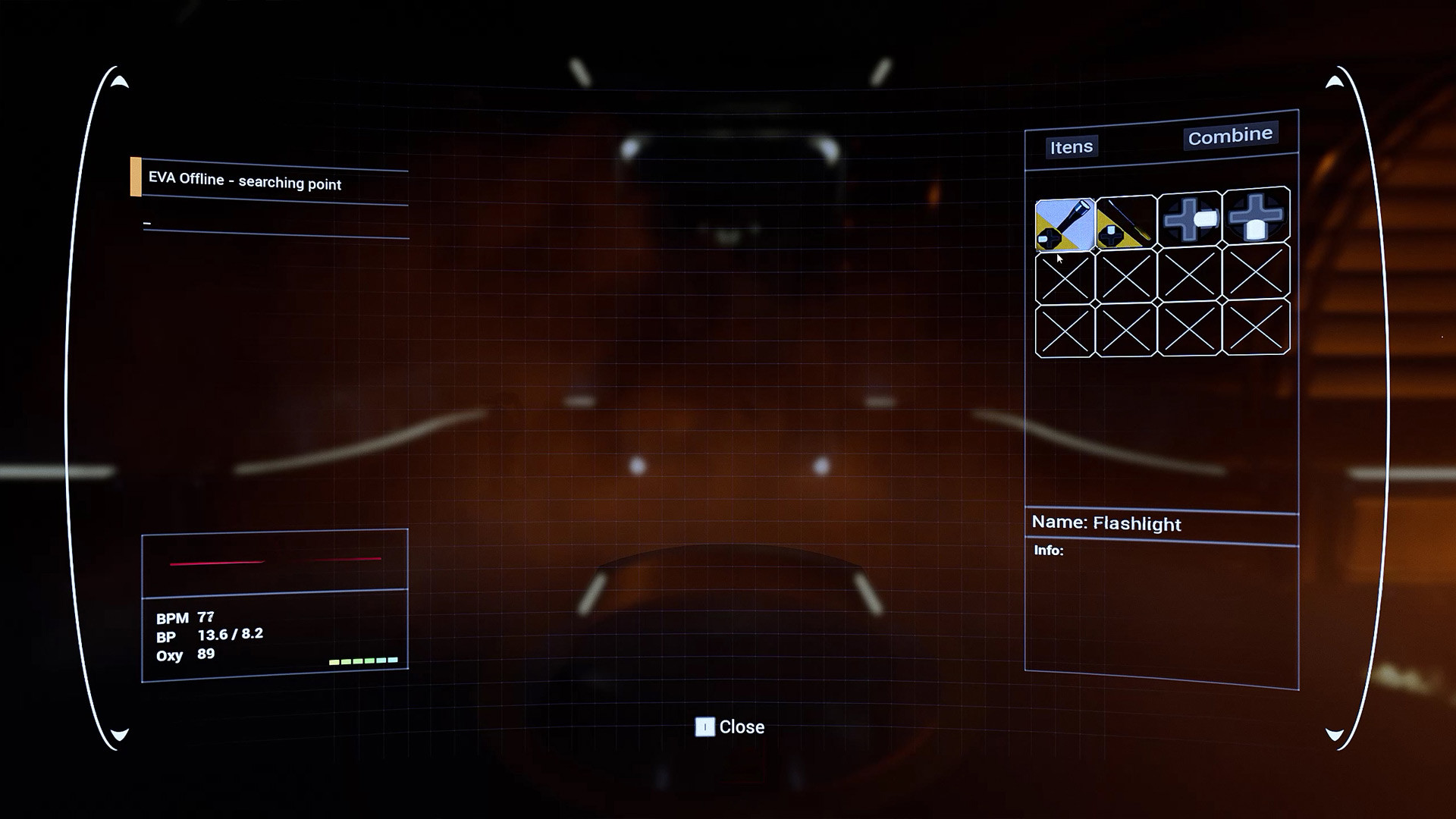Click the 'Name: Flashlight' label
The image size is (1456, 819).
(1106, 523)
